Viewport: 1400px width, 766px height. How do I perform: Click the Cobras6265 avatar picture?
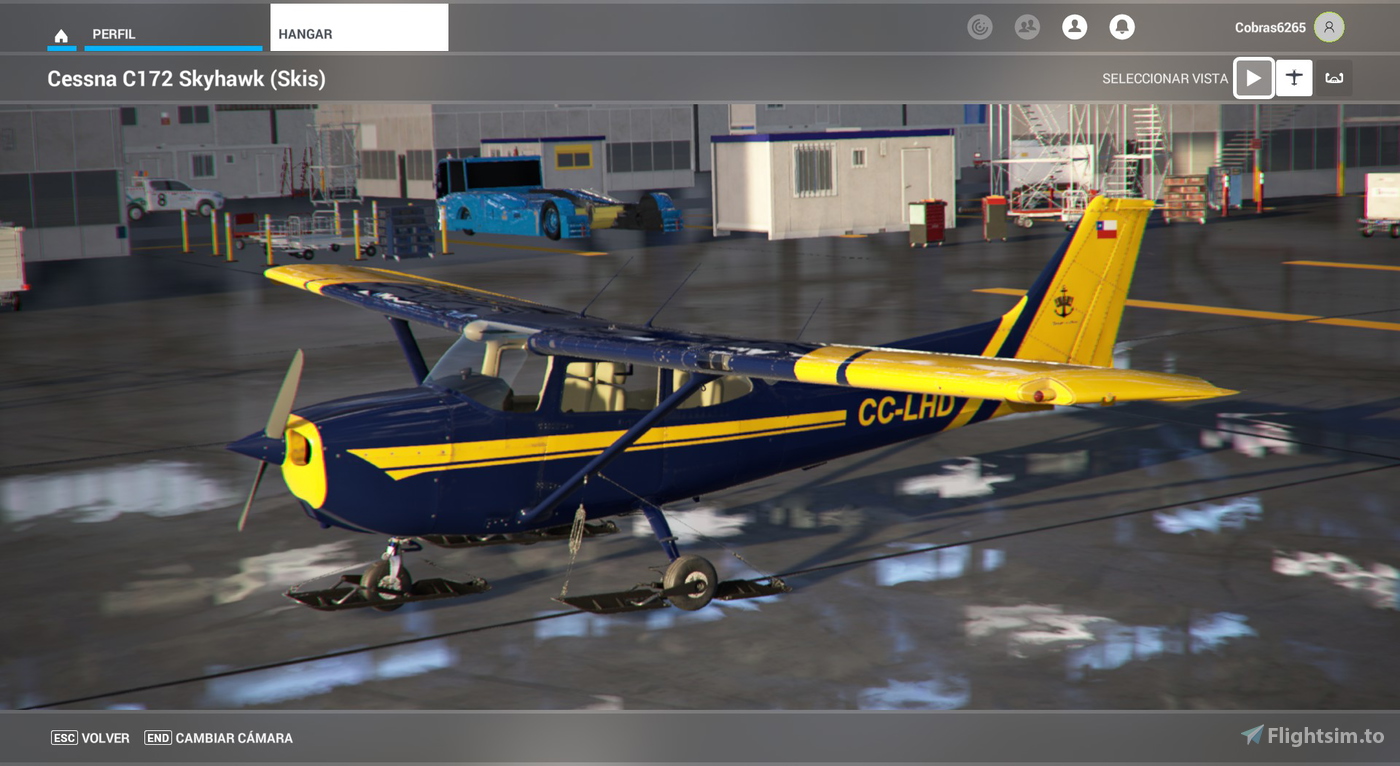[x=1328, y=27]
